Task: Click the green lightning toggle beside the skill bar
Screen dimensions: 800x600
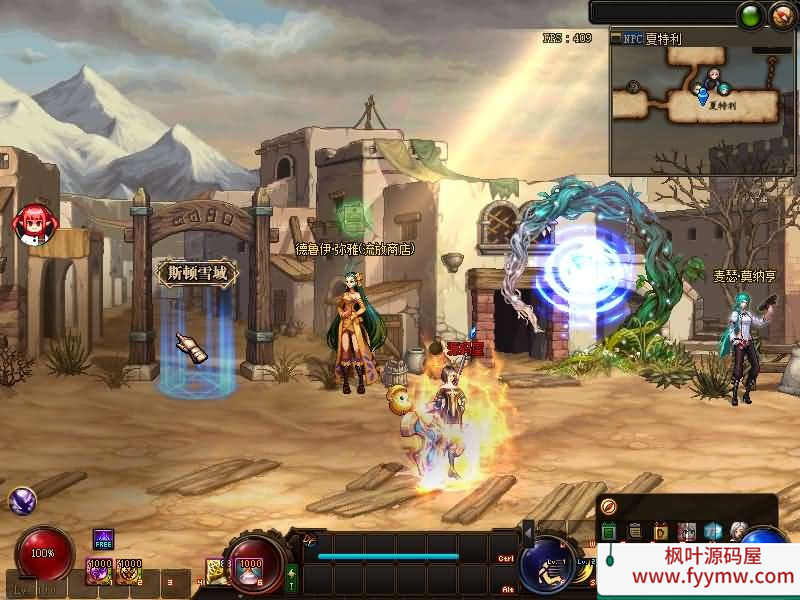Action: [x=292, y=577]
